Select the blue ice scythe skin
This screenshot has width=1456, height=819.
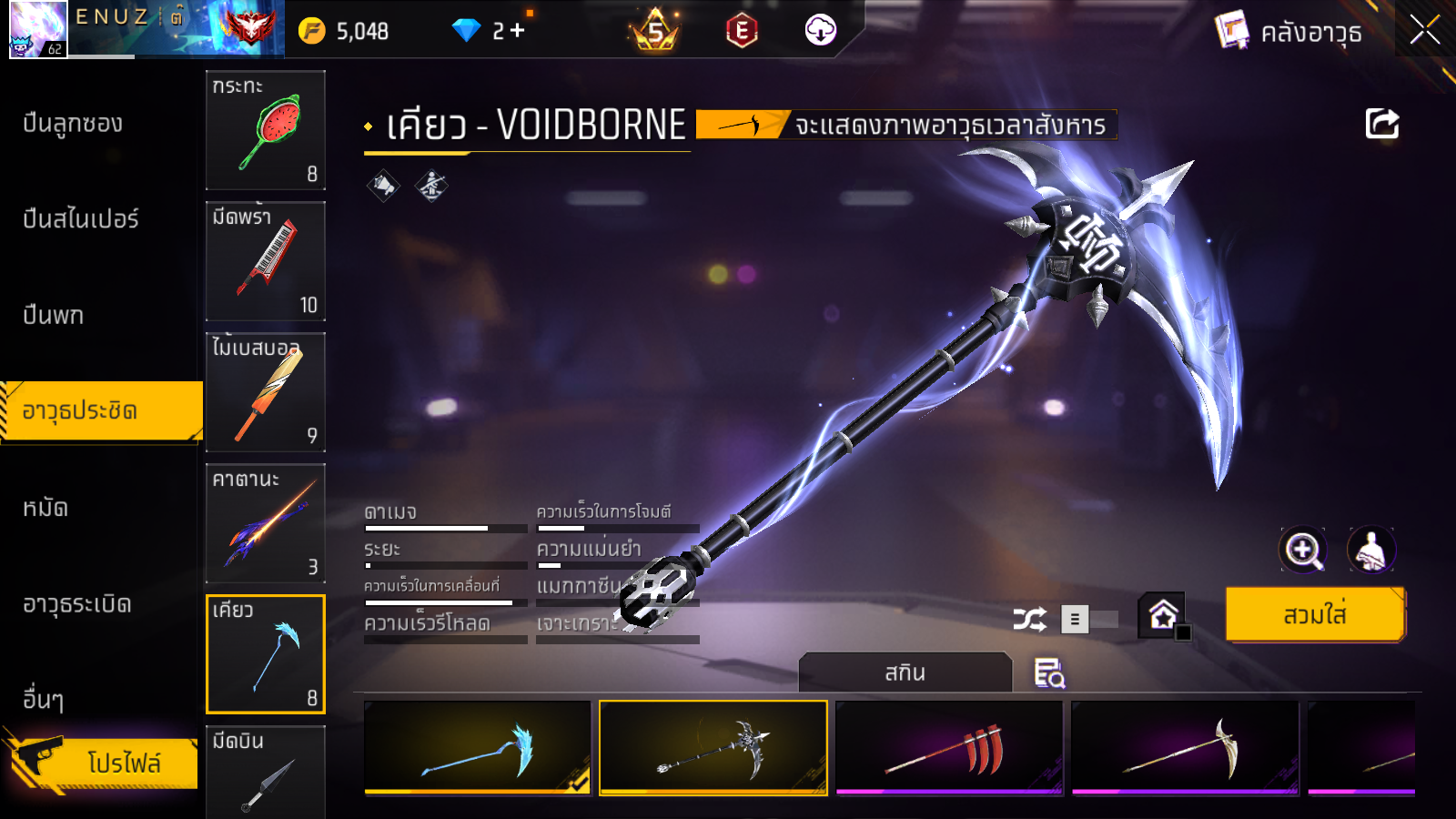pyautogui.click(x=478, y=748)
